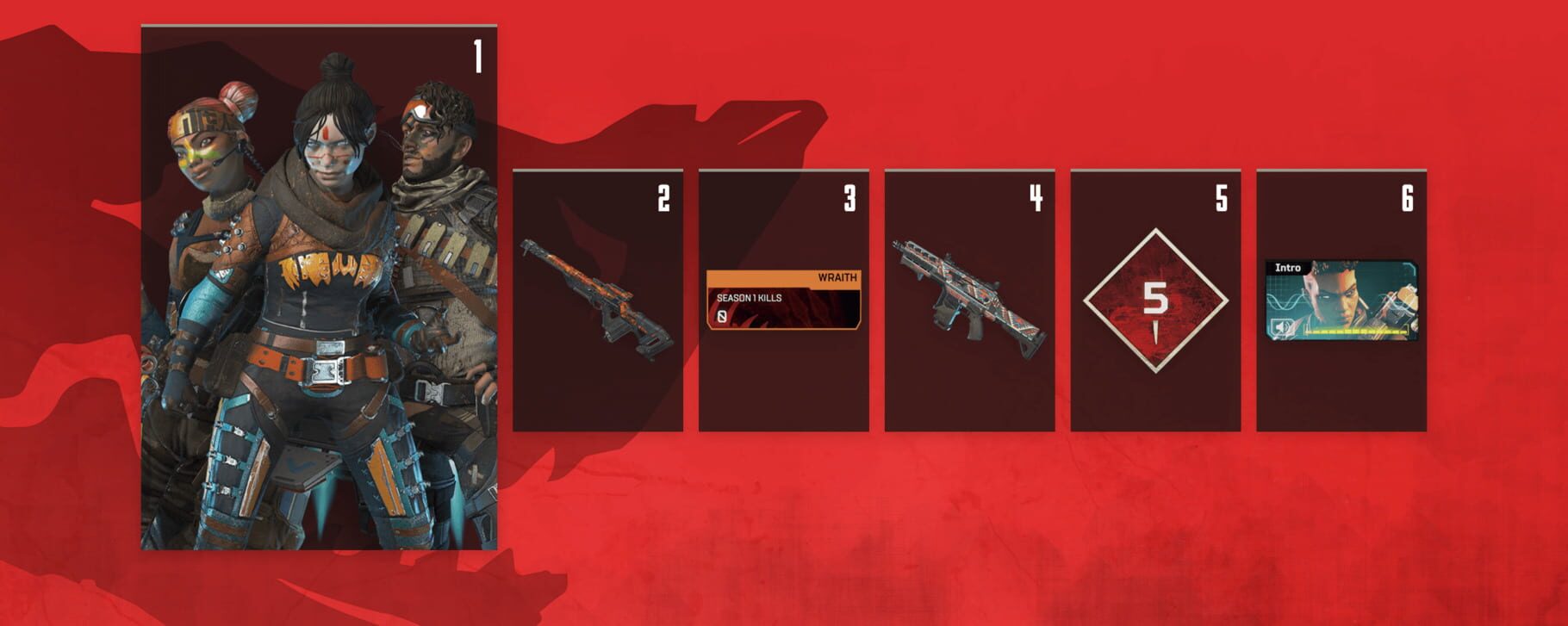Screen dimensions: 1568x626
Task: Select the Wraith character thumbnail in card 1
Action: pos(331,258)
